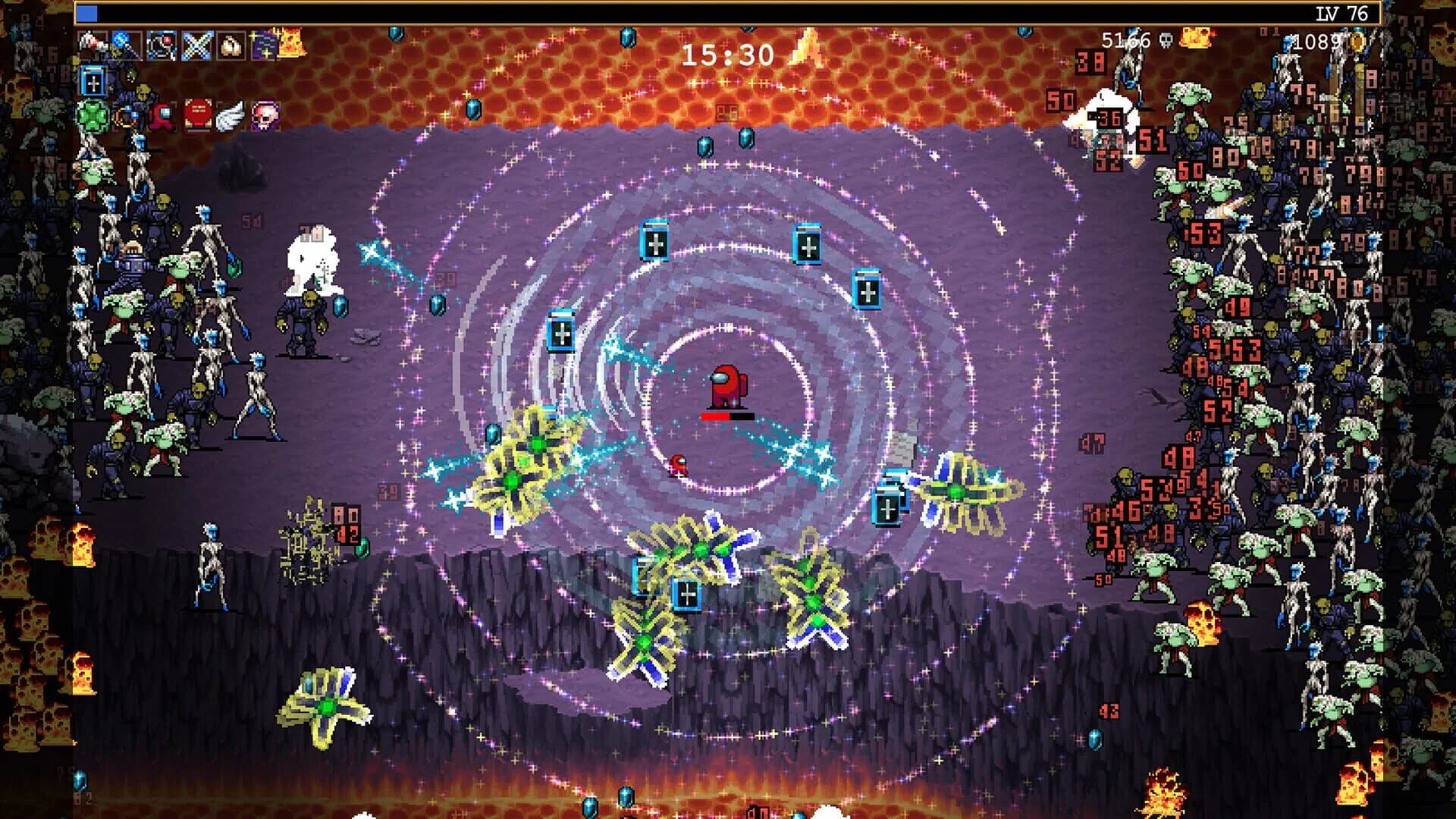The image size is (1456, 819).
Task: Click the blue King Bible weapon icon
Action: coord(93,82)
